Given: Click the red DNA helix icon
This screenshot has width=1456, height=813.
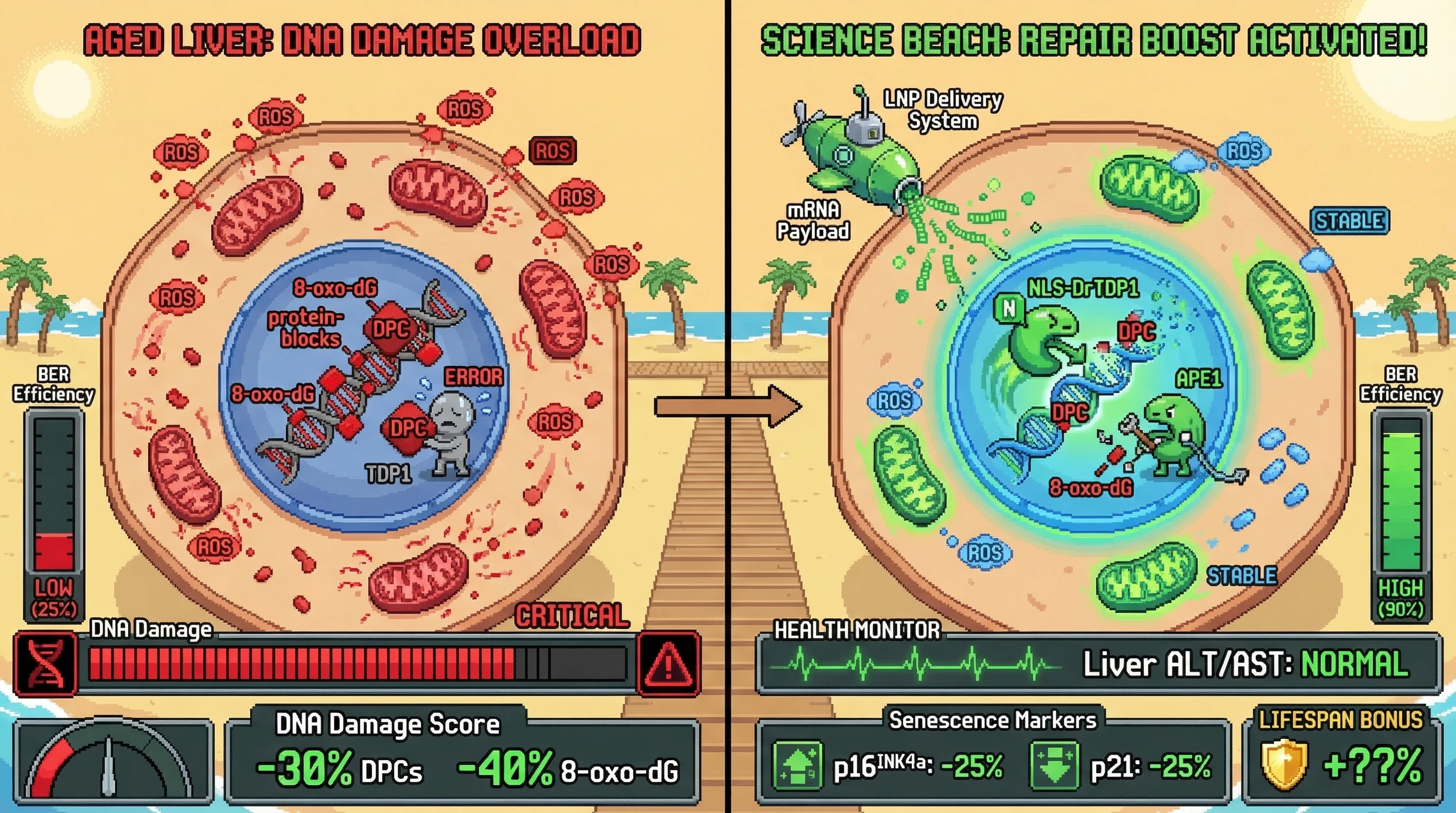Looking at the screenshot, I should [x=45, y=664].
